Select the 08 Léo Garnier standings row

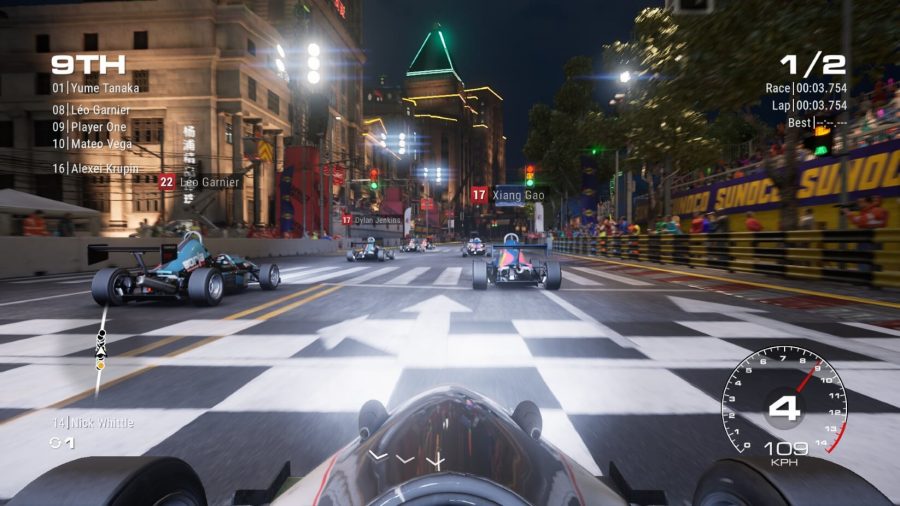(x=92, y=110)
